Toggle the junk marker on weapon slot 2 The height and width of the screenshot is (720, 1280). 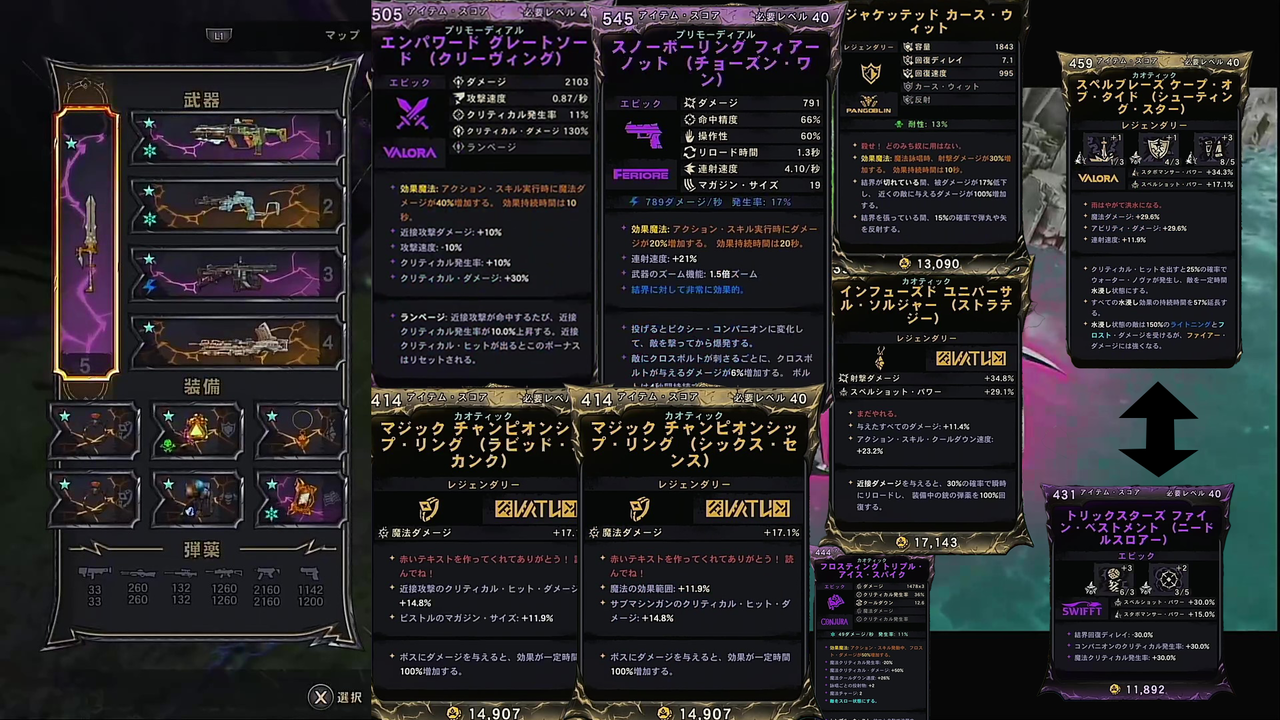coord(149,217)
